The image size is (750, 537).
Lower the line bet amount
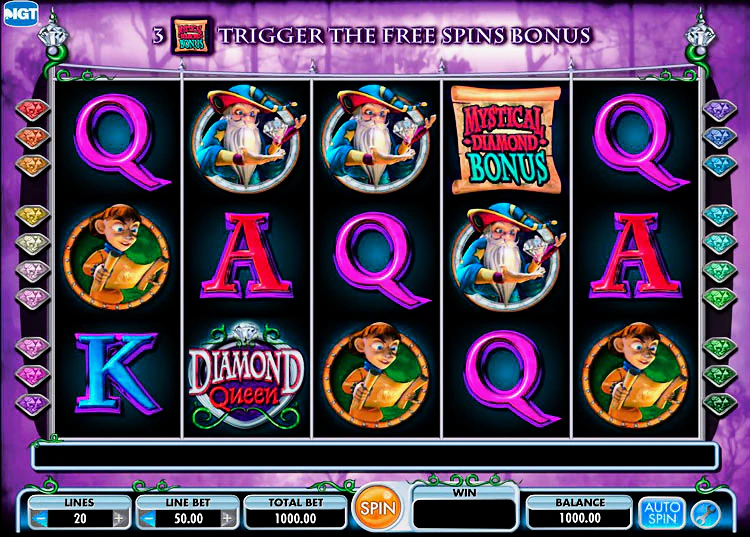[x=148, y=519]
